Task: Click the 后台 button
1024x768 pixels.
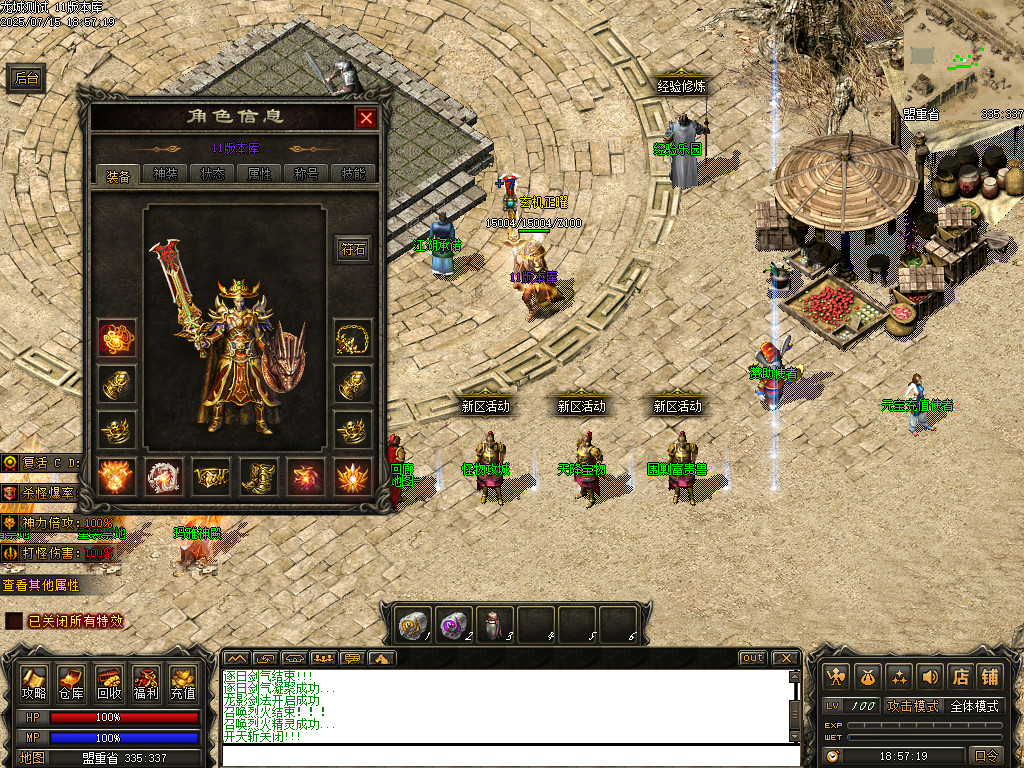Action: coord(27,79)
